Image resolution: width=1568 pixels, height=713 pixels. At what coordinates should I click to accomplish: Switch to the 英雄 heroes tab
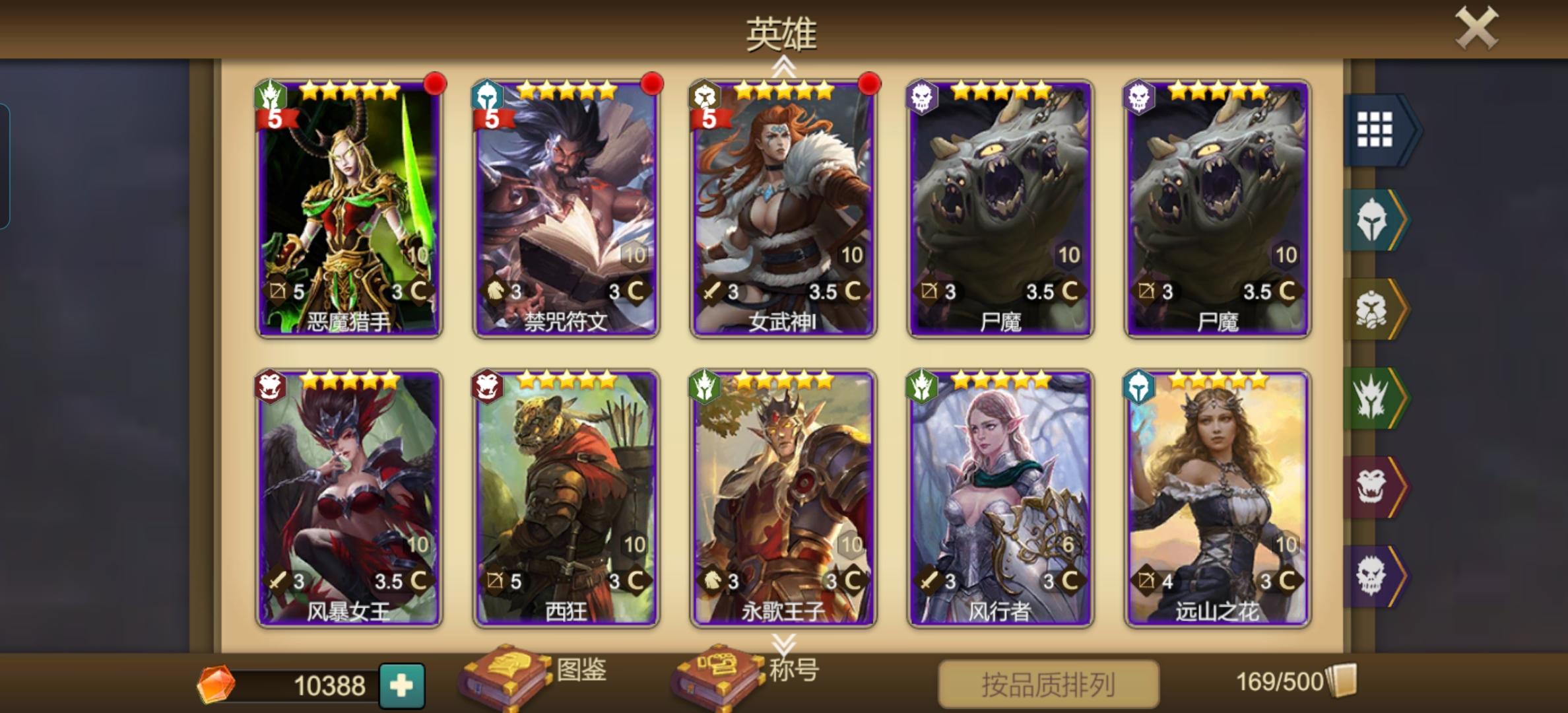781,32
